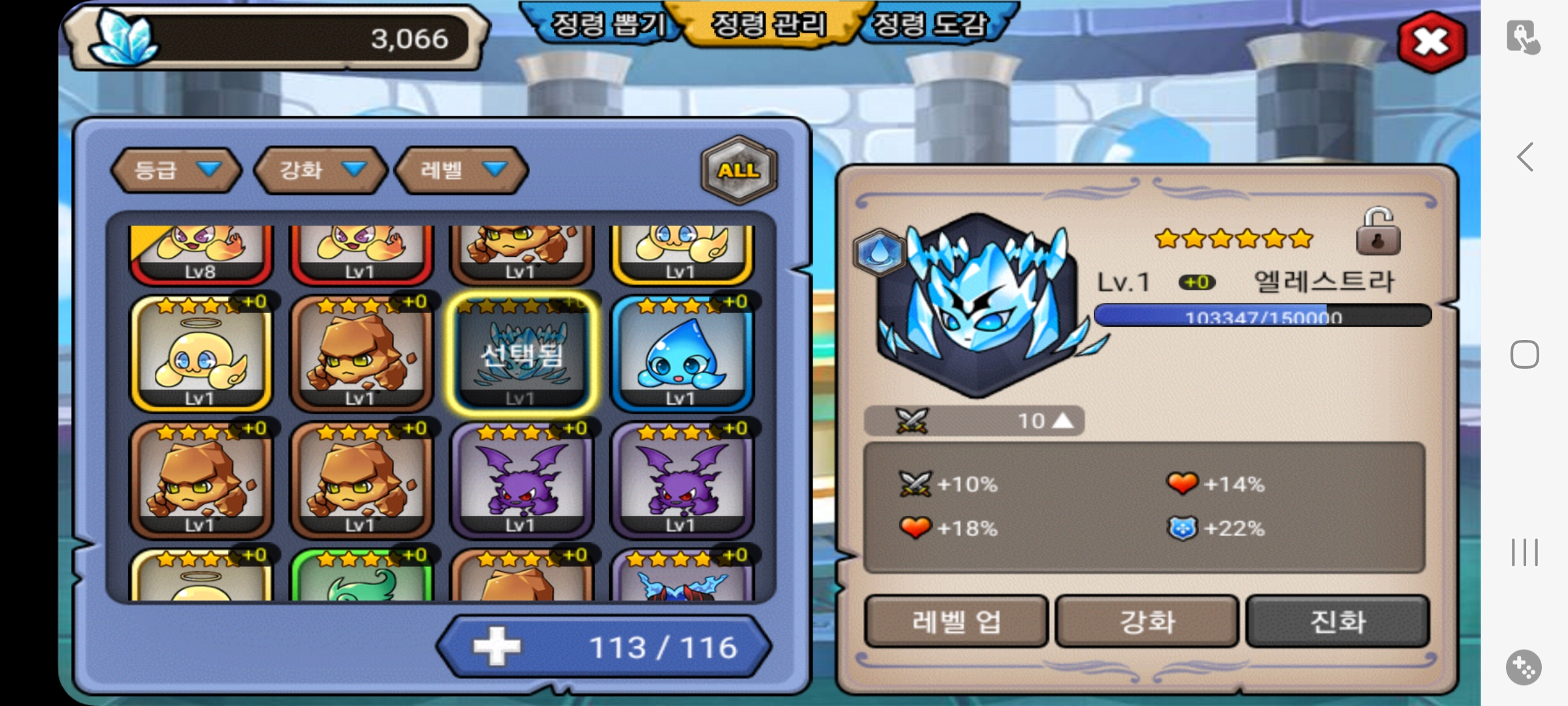Toggle the ALL filter hexagon

click(x=739, y=170)
